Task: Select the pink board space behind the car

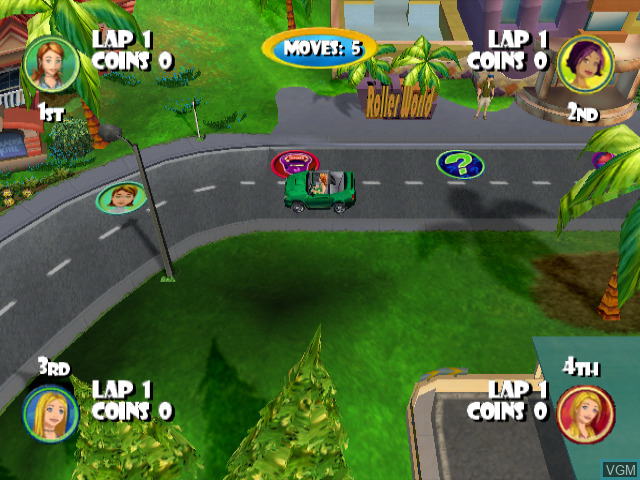Action: point(294,162)
